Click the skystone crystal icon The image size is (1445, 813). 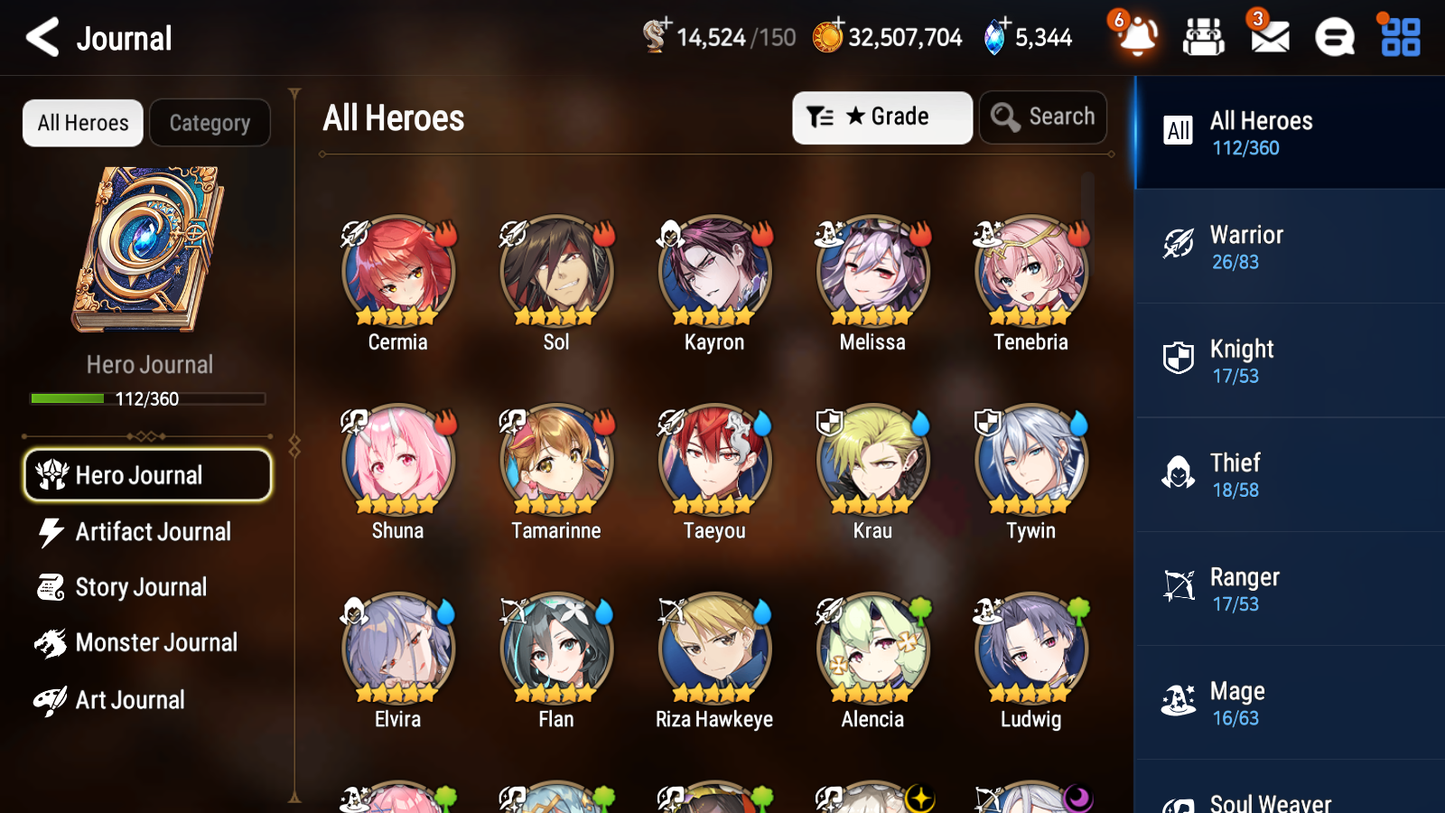tap(993, 35)
